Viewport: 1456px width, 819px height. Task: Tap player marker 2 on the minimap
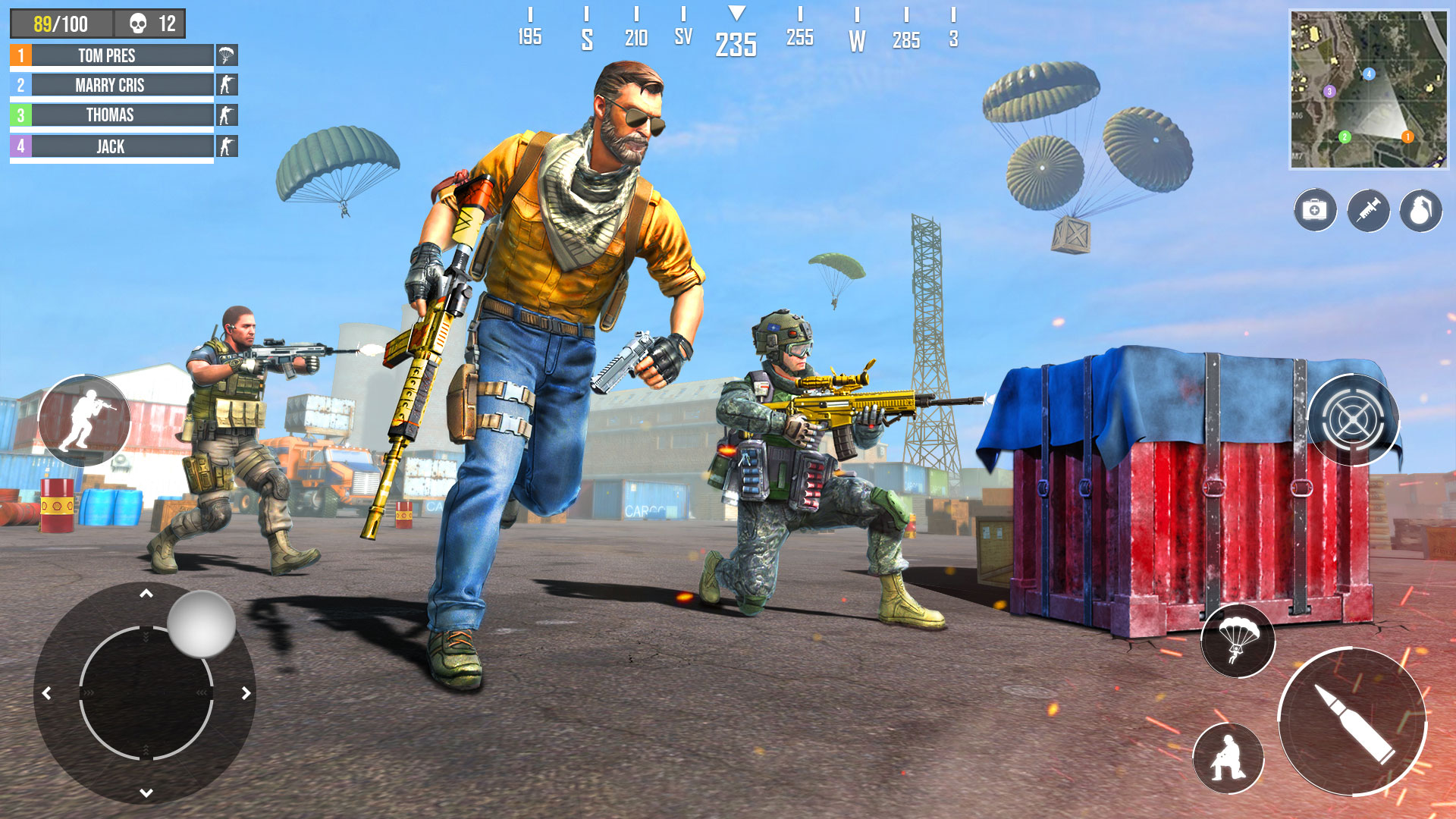(1344, 136)
